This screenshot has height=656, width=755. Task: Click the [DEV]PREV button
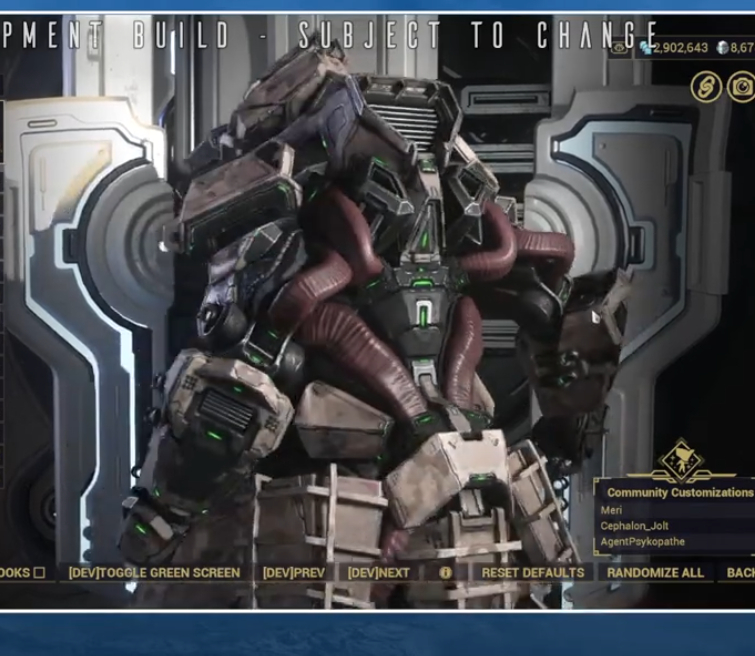294,573
